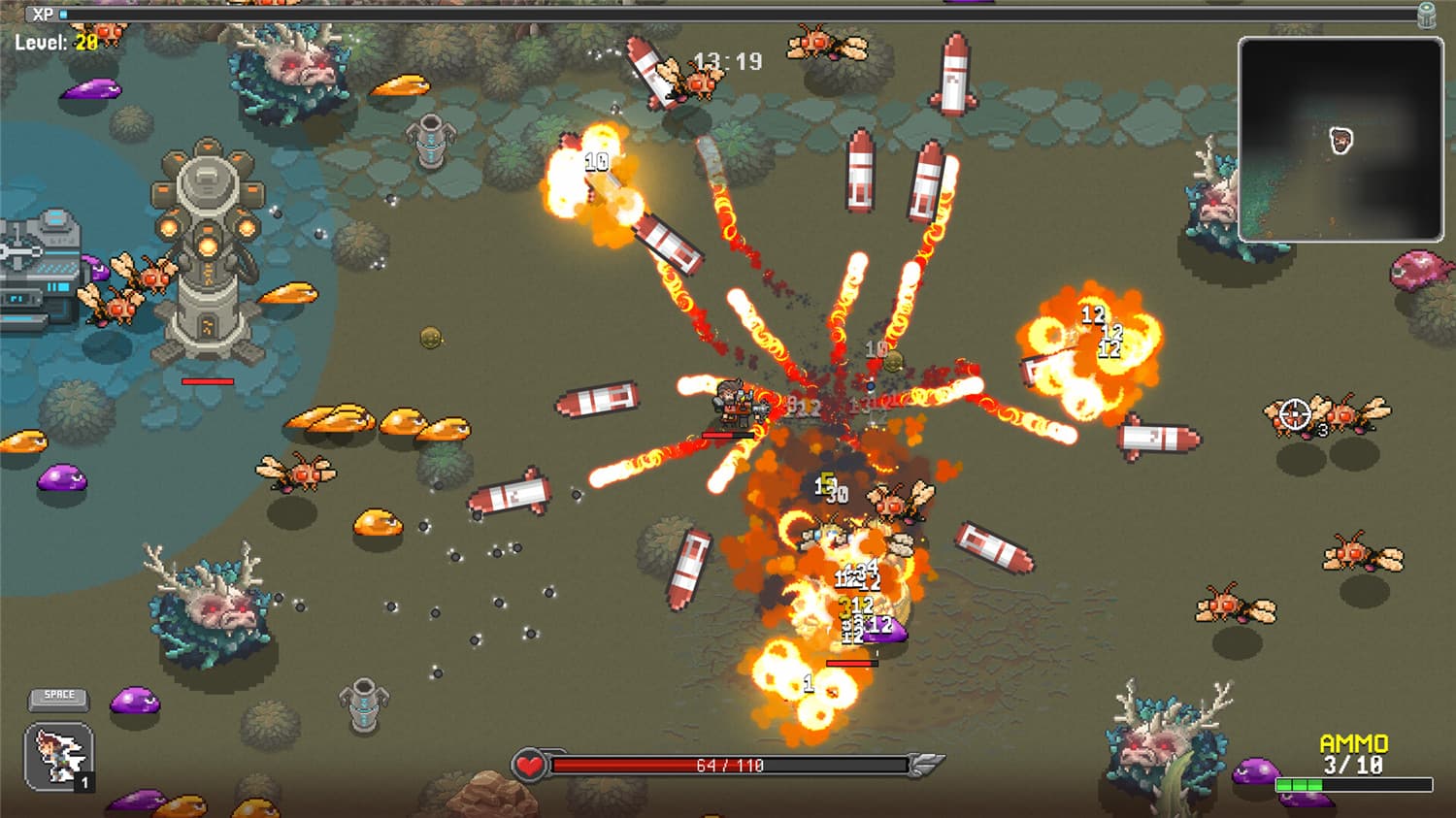1456x818 pixels.
Task: Open the character portrait panel bottom-left
Action: coord(58,759)
